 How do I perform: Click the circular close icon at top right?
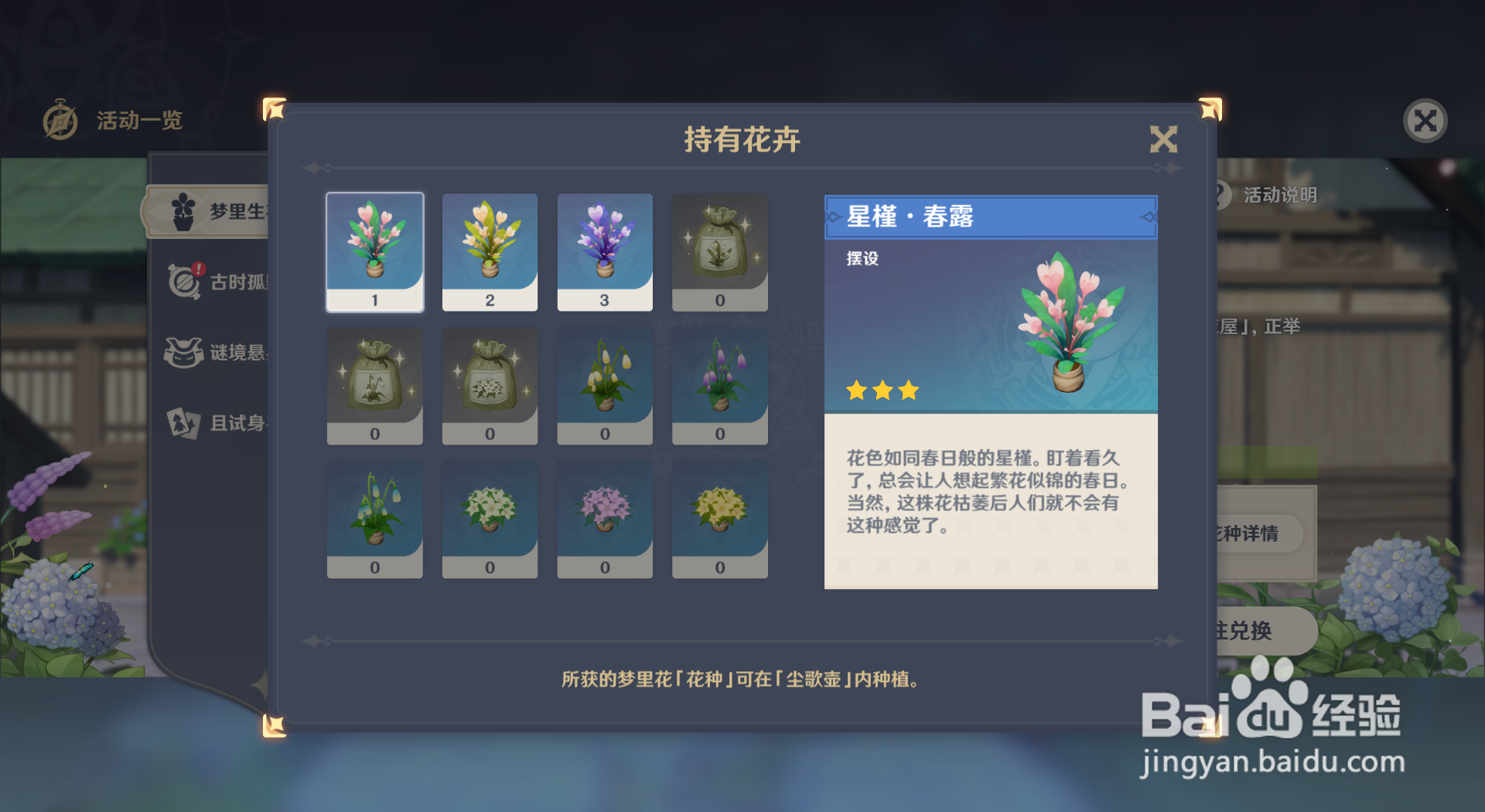click(x=1425, y=120)
